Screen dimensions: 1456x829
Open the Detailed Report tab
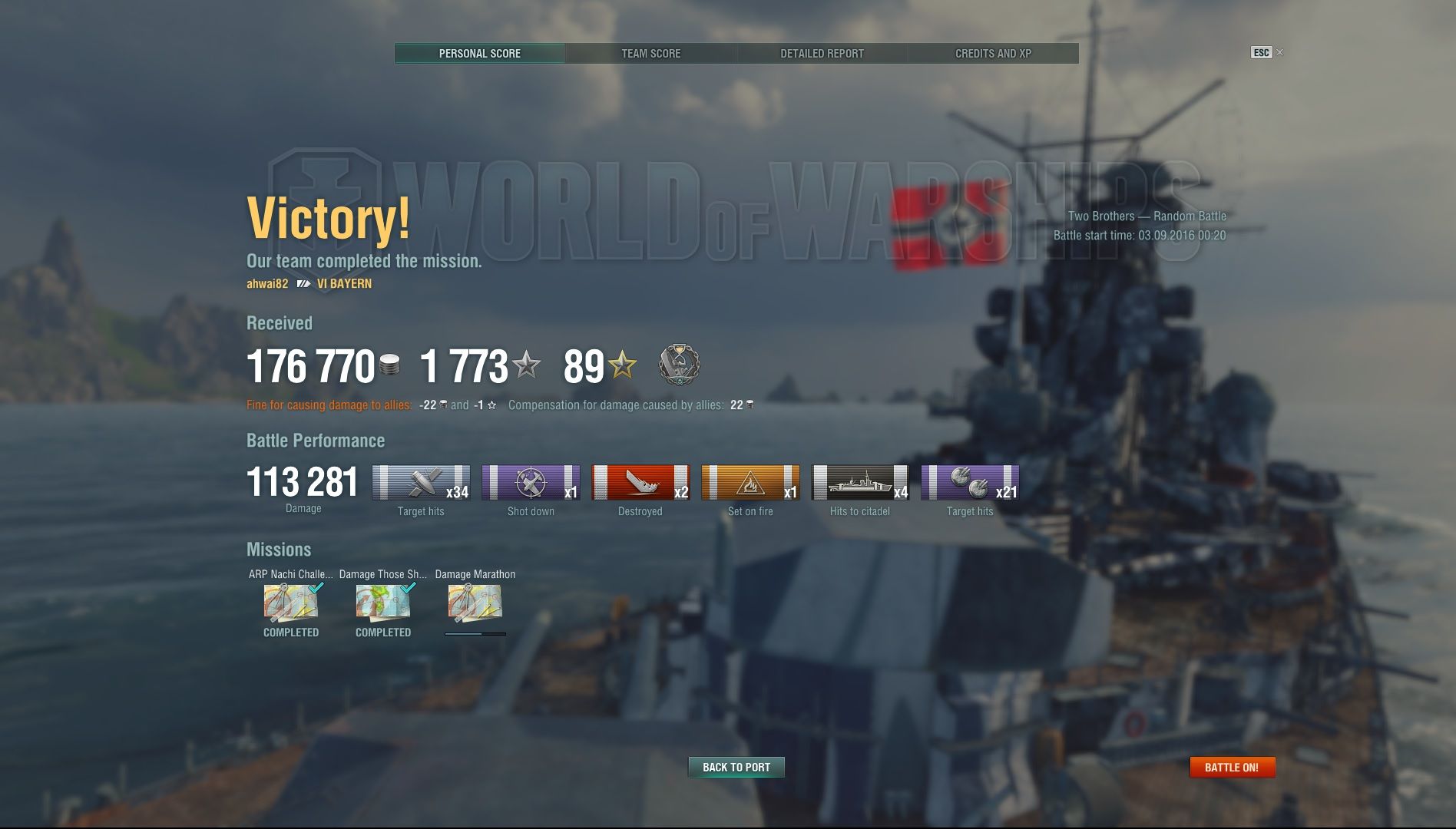pos(822,54)
